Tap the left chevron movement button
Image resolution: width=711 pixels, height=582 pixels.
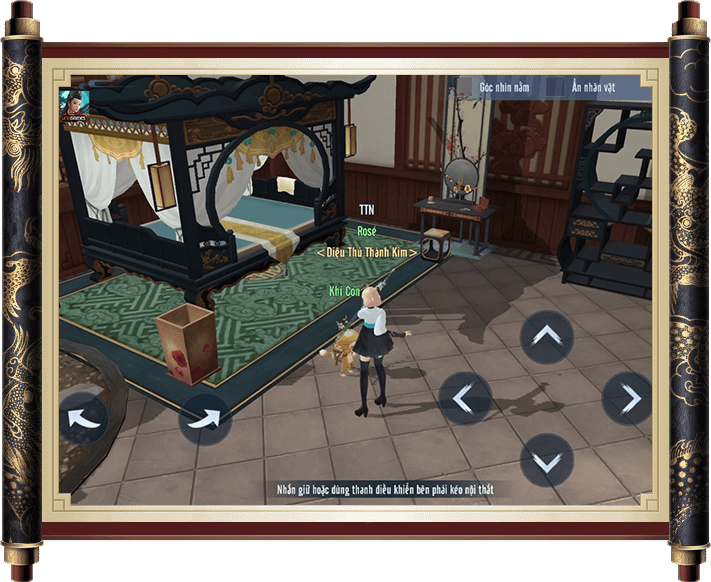click(x=465, y=399)
